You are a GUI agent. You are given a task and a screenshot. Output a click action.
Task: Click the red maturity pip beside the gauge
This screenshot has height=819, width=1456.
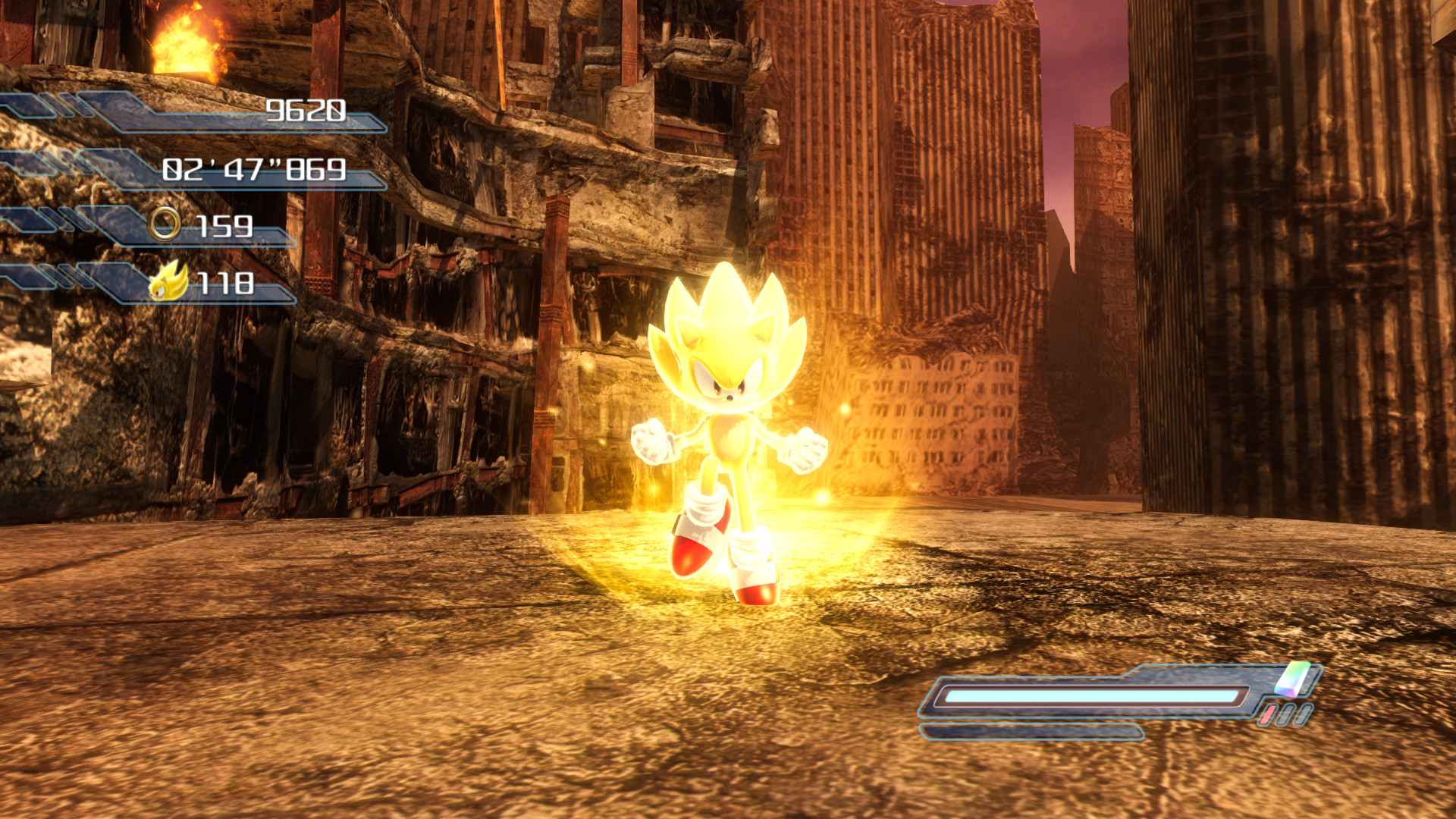pyautogui.click(x=1268, y=713)
